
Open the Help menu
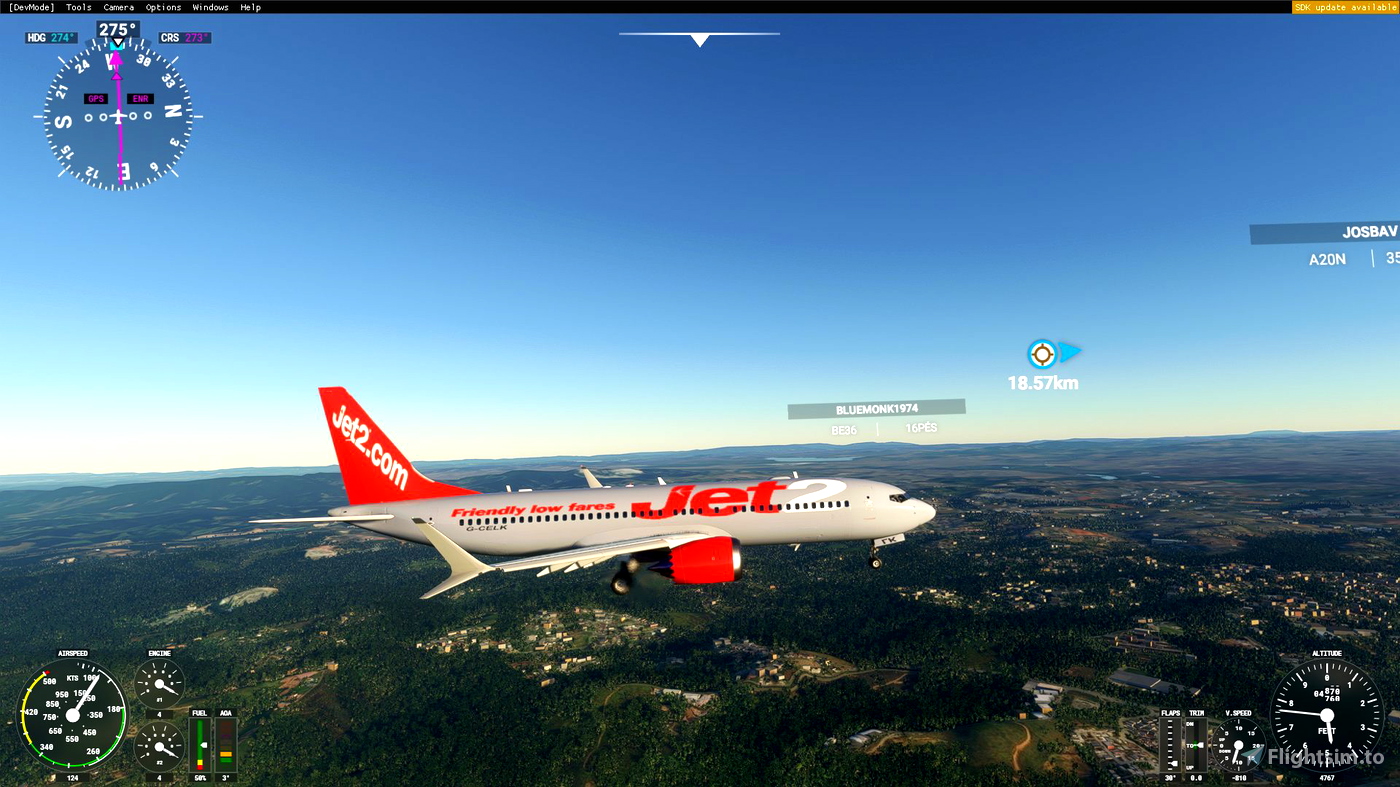250,6
